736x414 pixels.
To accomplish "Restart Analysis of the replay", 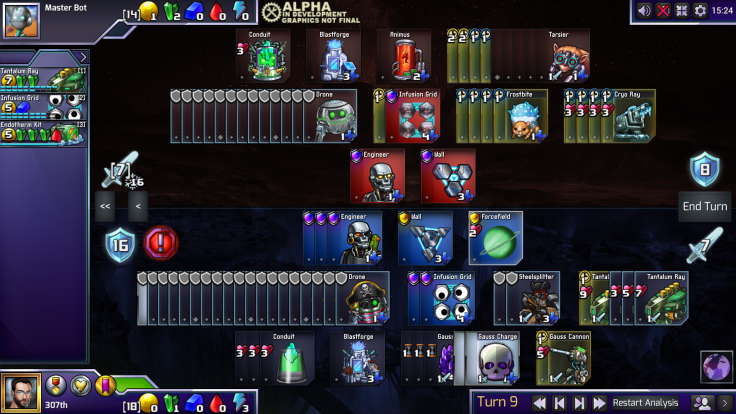I will 645,403.
